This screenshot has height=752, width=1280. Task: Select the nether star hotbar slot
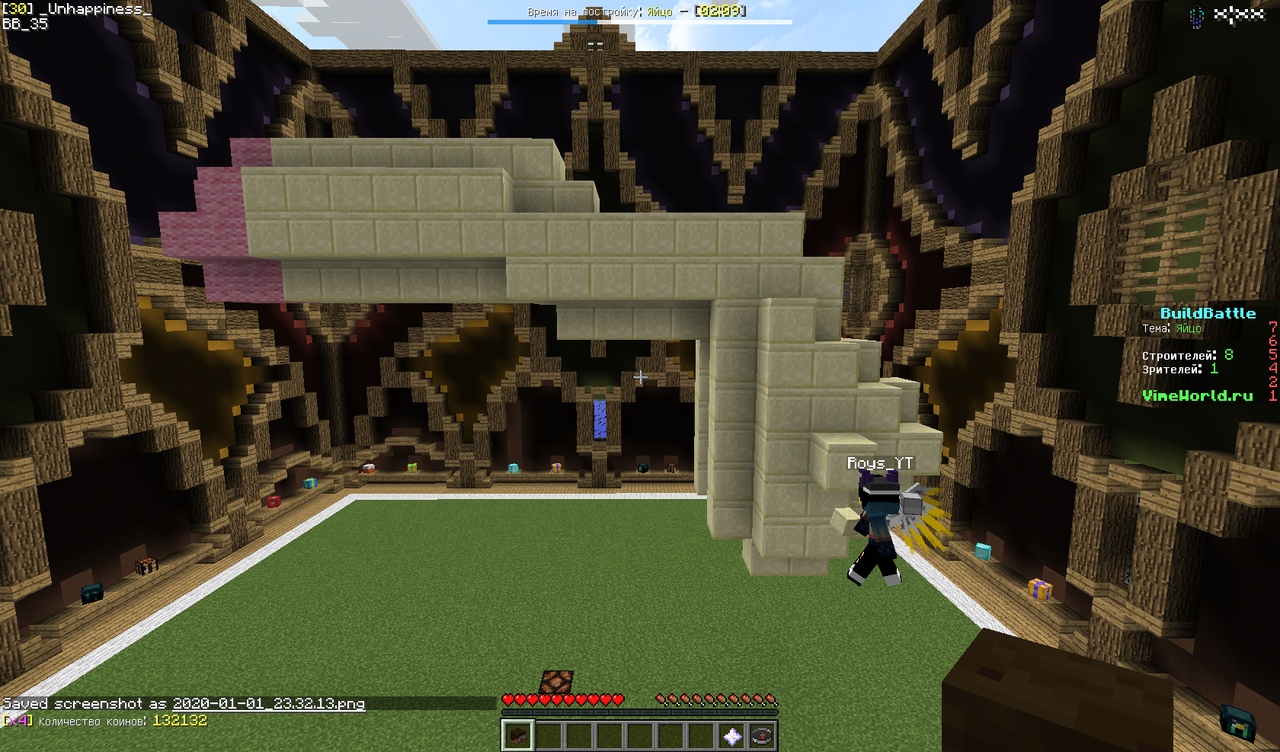click(x=733, y=735)
